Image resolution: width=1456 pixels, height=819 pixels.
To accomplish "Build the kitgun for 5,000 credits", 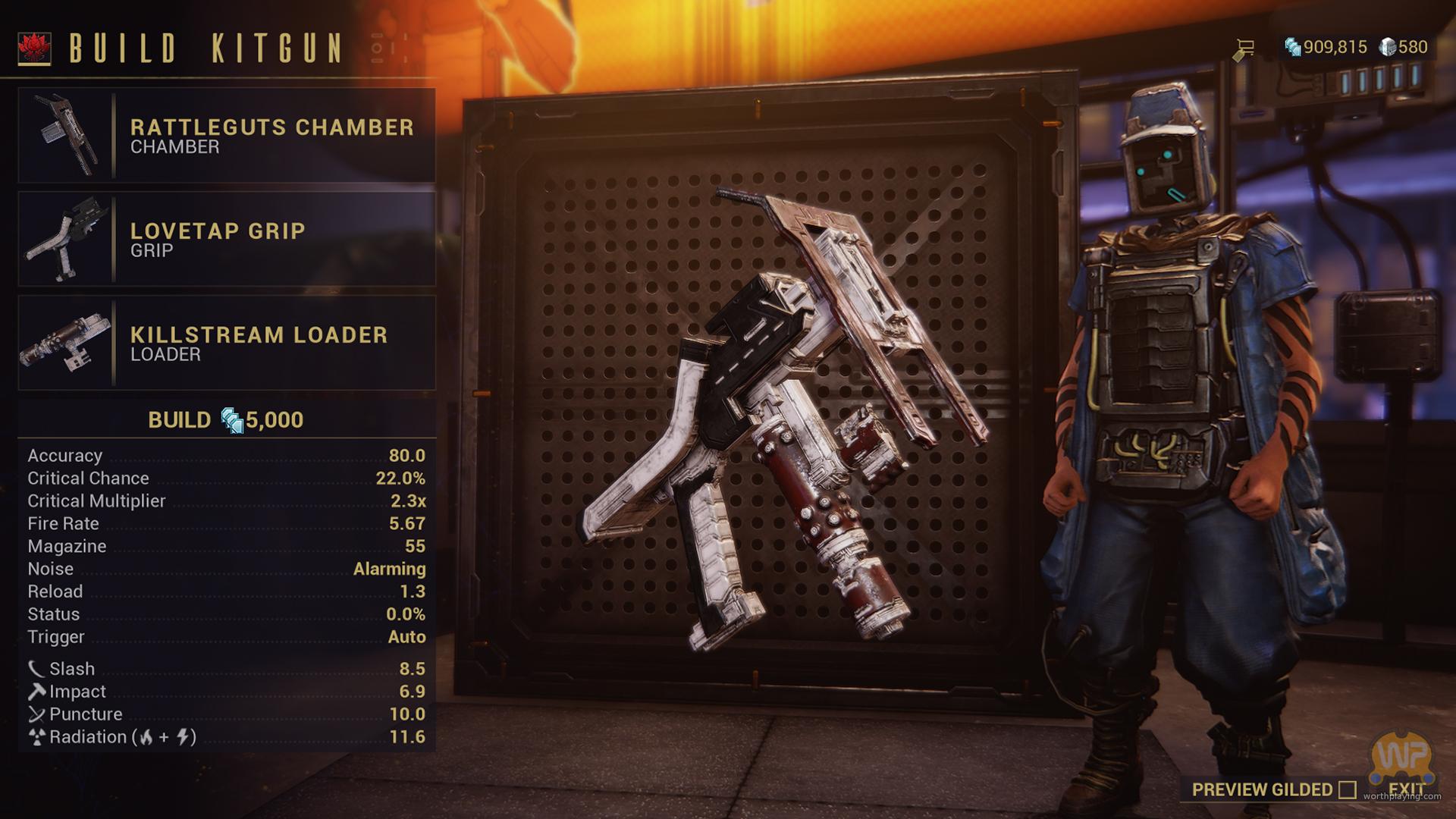I will [x=226, y=420].
